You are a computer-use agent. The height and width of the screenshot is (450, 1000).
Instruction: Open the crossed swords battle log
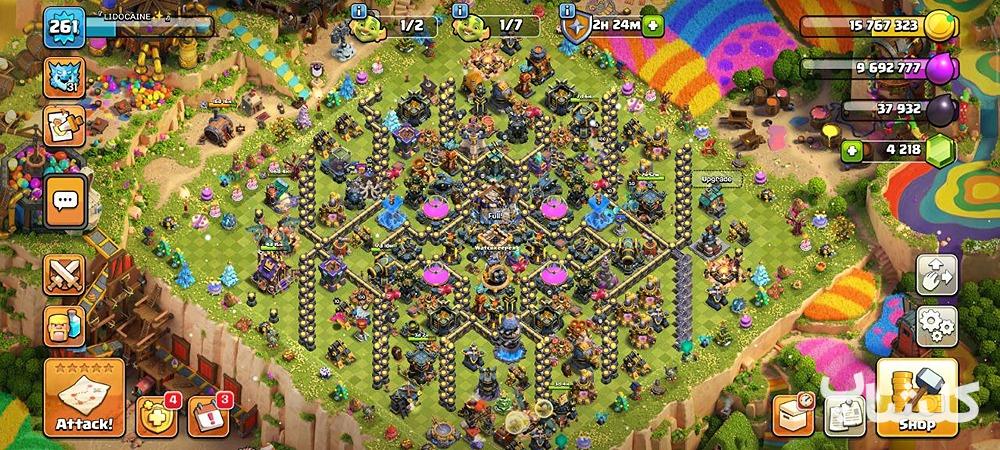pyautogui.click(x=64, y=275)
